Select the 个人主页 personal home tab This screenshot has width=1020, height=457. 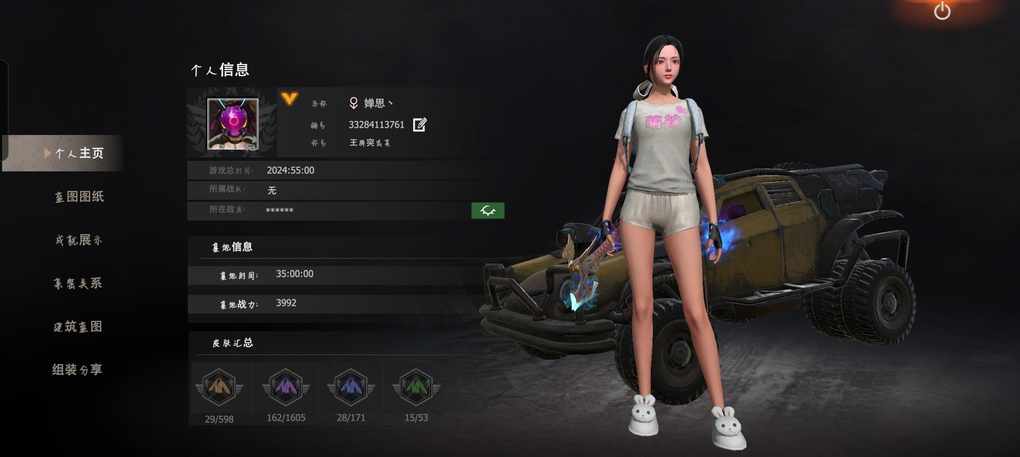(x=78, y=153)
